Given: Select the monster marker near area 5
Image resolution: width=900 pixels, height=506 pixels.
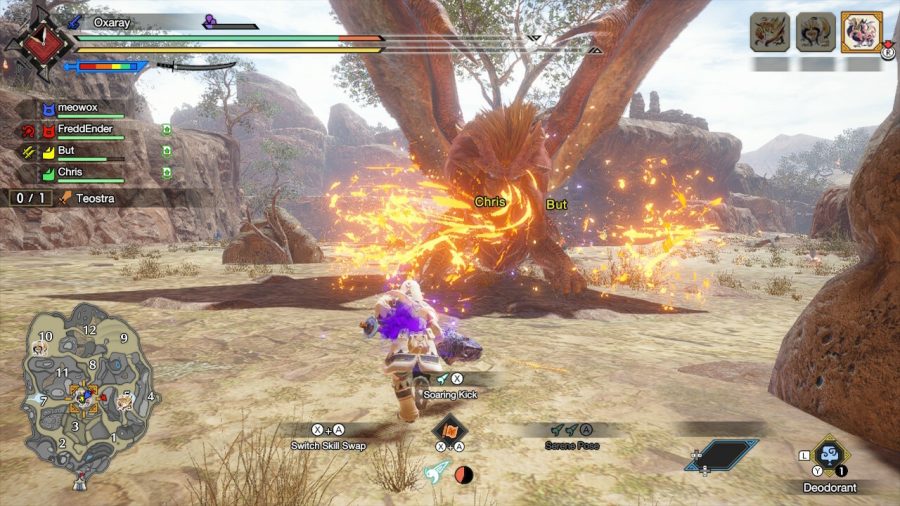Looking at the screenshot, I should coord(124,401).
